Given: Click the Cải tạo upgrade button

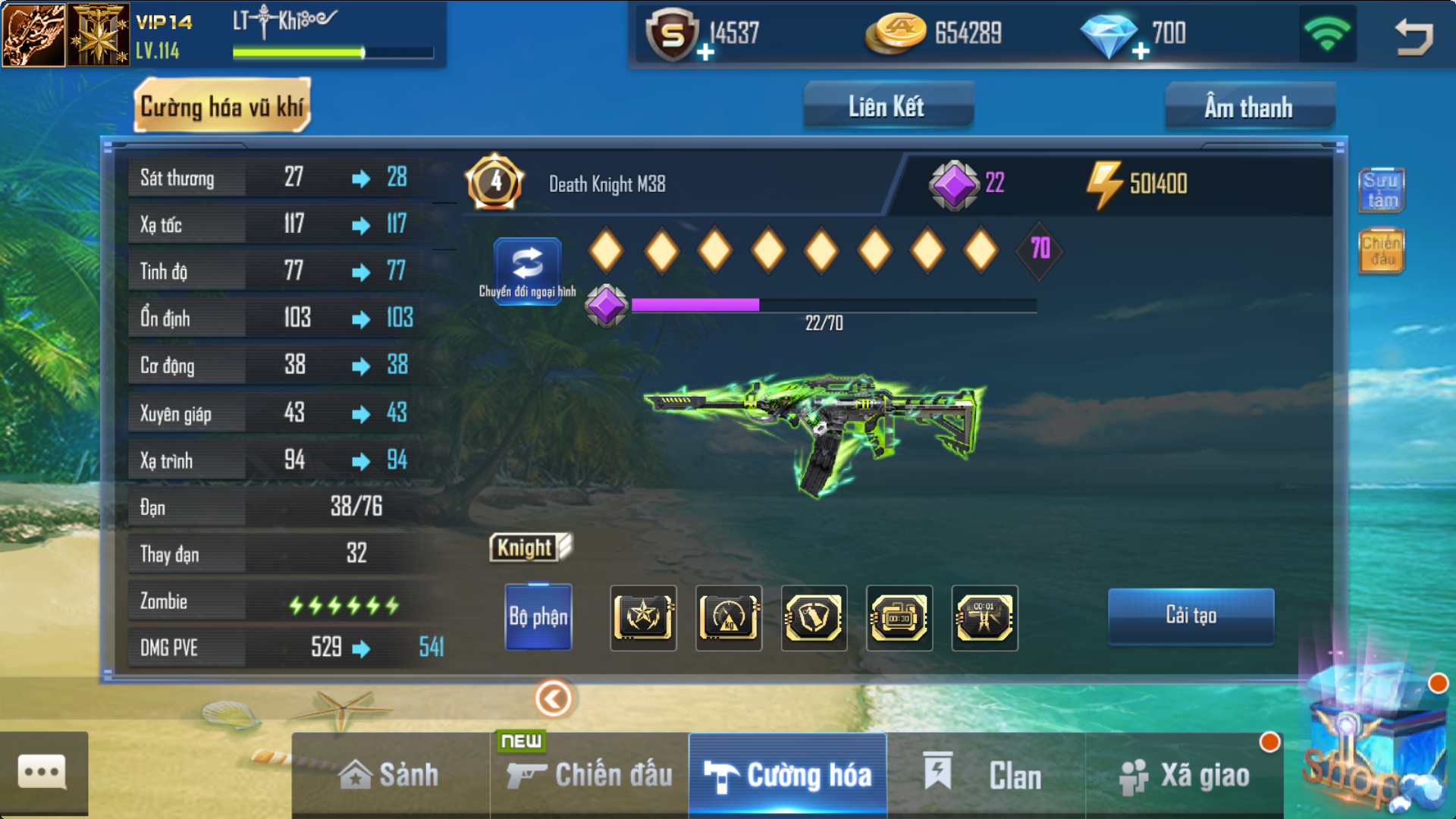Looking at the screenshot, I should coord(1191,615).
